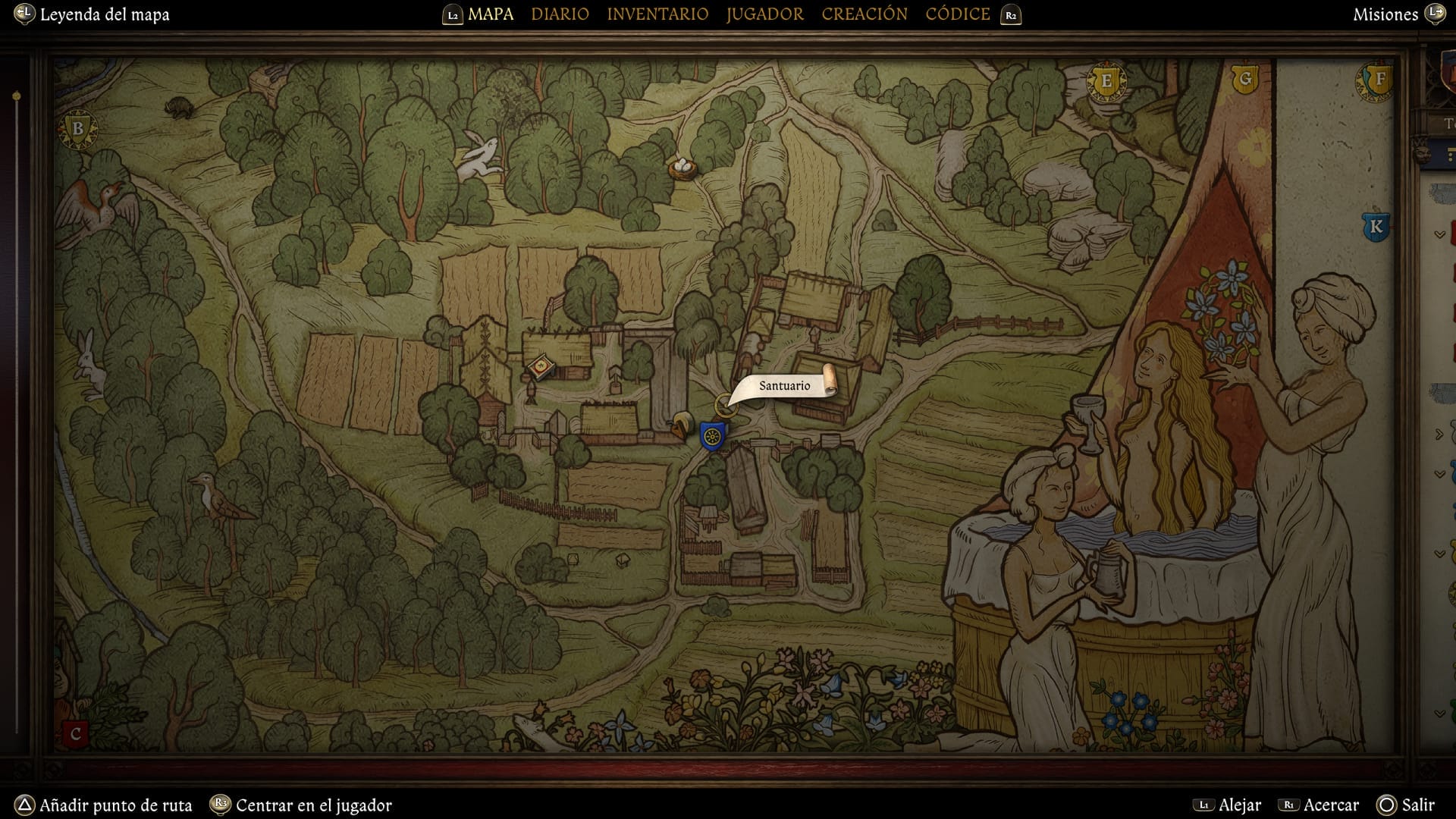Switch to the CÓDICE tab
Image resolution: width=1456 pixels, height=819 pixels.
pos(958,14)
